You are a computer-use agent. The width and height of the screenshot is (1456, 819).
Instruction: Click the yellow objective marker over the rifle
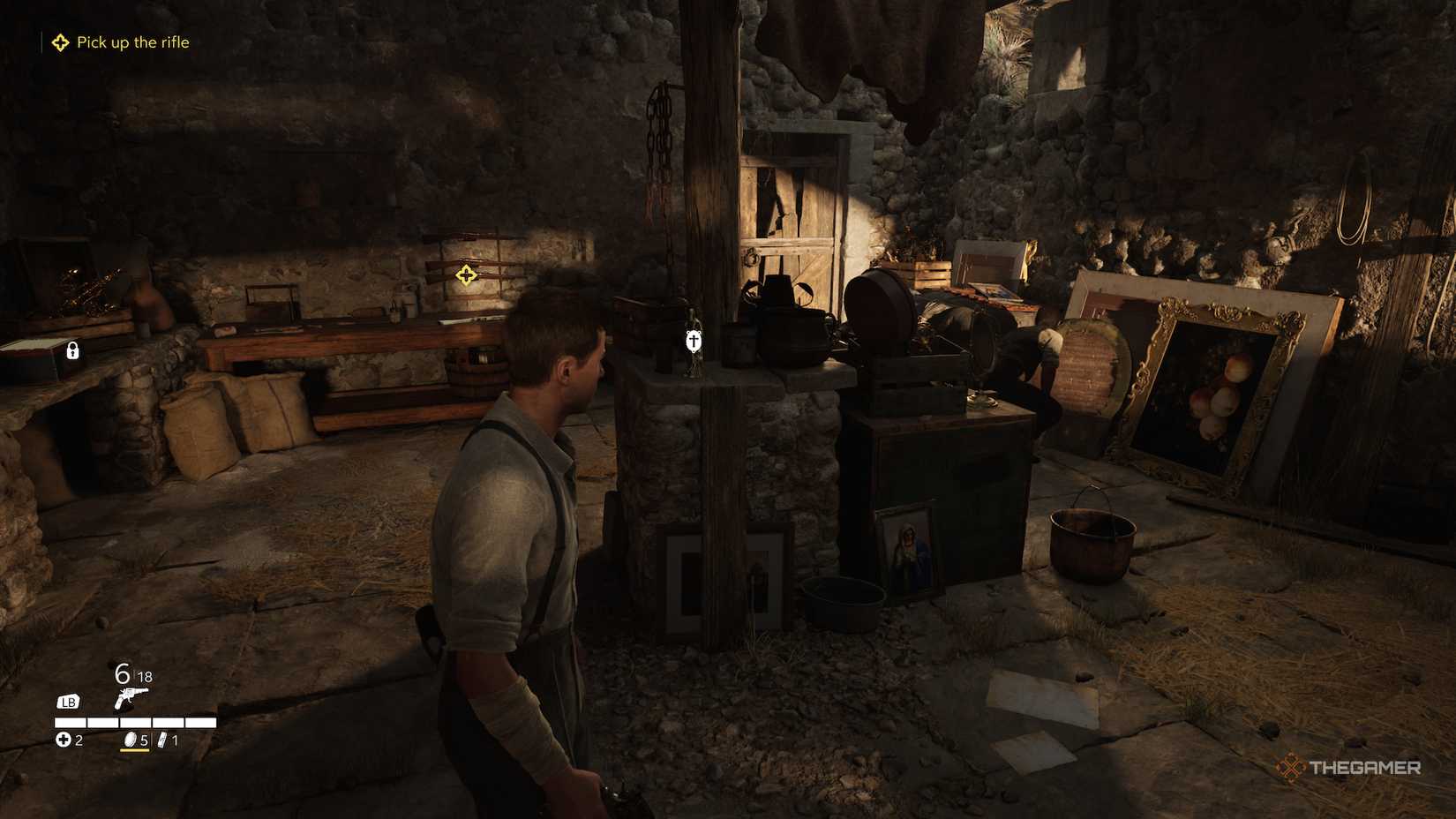pyautogui.click(x=466, y=275)
